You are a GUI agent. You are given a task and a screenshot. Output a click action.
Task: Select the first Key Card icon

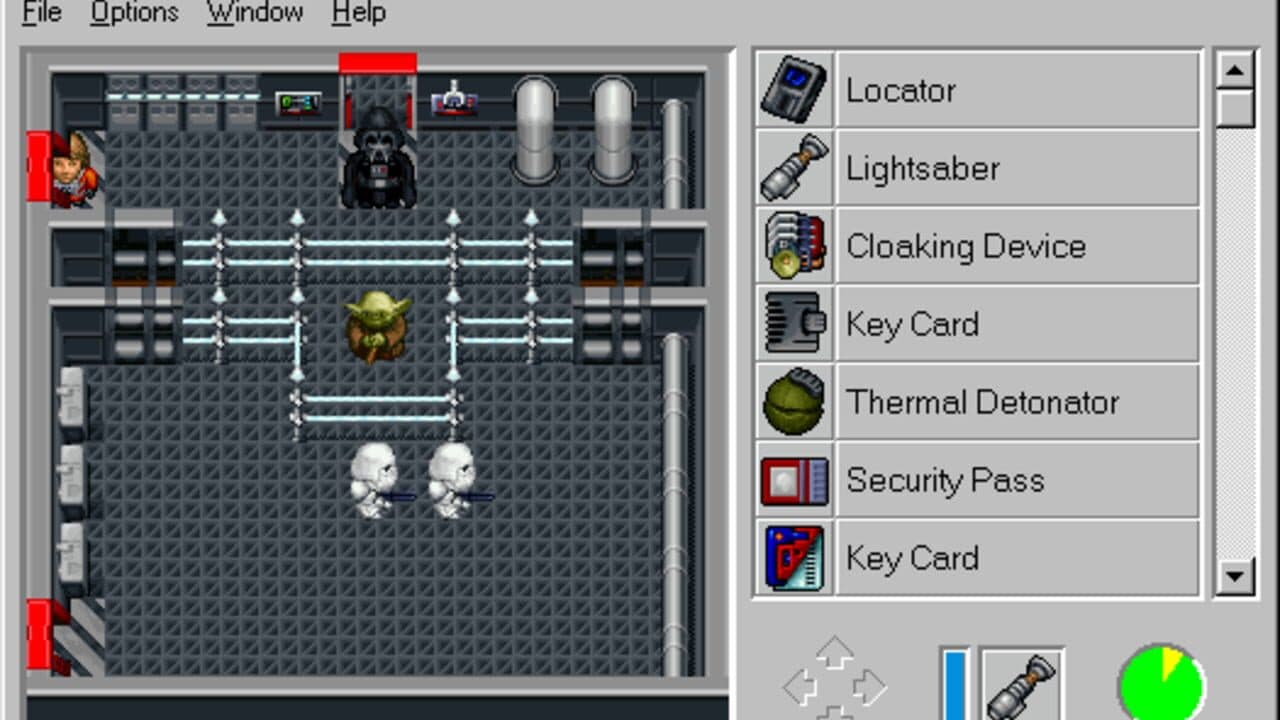pos(793,324)
